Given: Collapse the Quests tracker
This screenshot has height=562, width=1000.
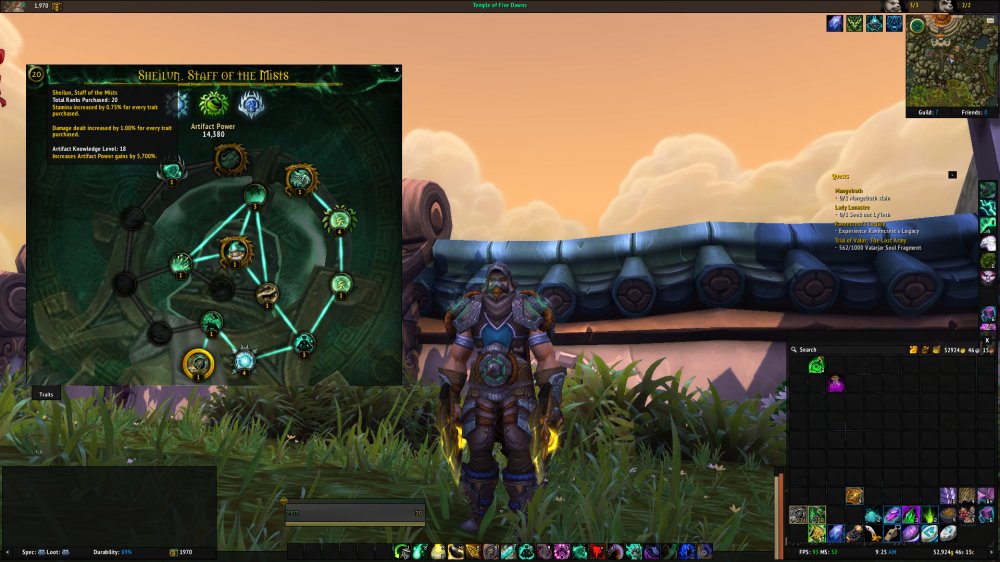Looking at the screenshot, I should [x=952, y=175].
